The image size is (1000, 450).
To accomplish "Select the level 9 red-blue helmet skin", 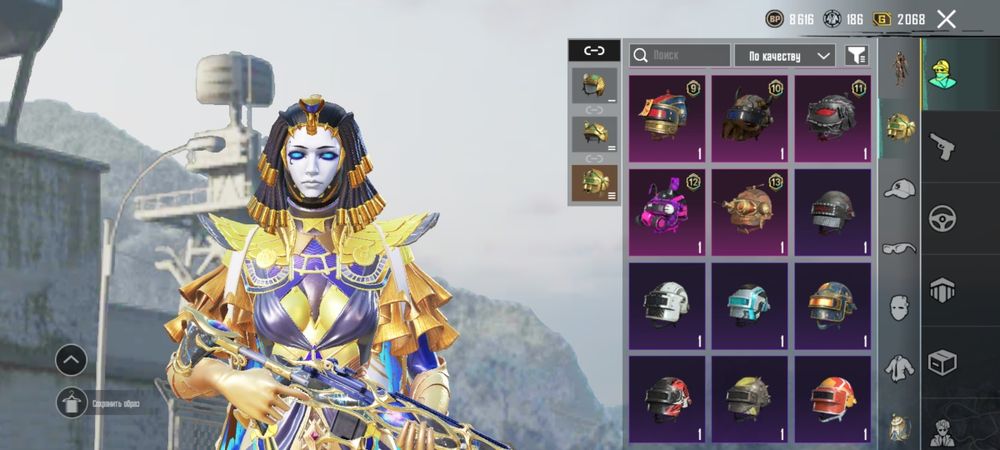I will click(667, 118).
